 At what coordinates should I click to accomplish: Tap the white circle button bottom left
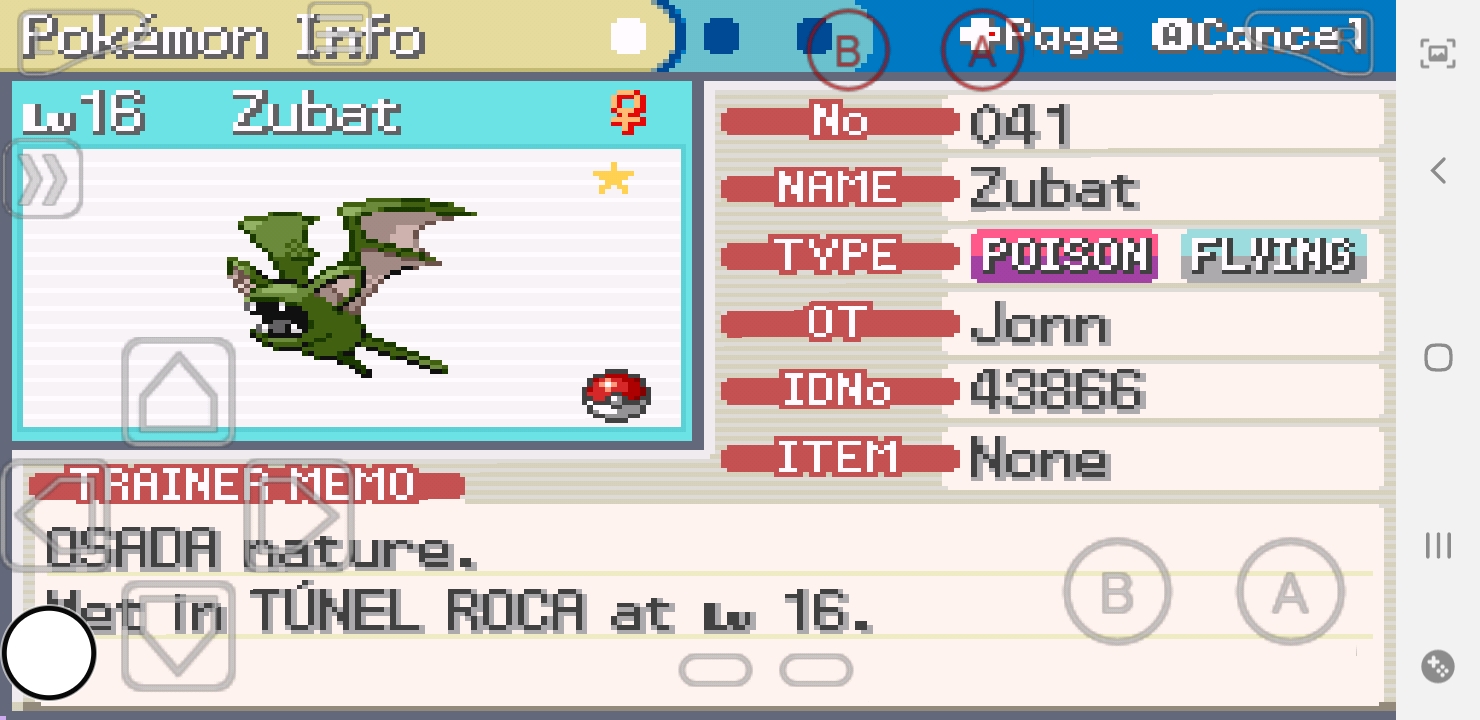[49, 653]
